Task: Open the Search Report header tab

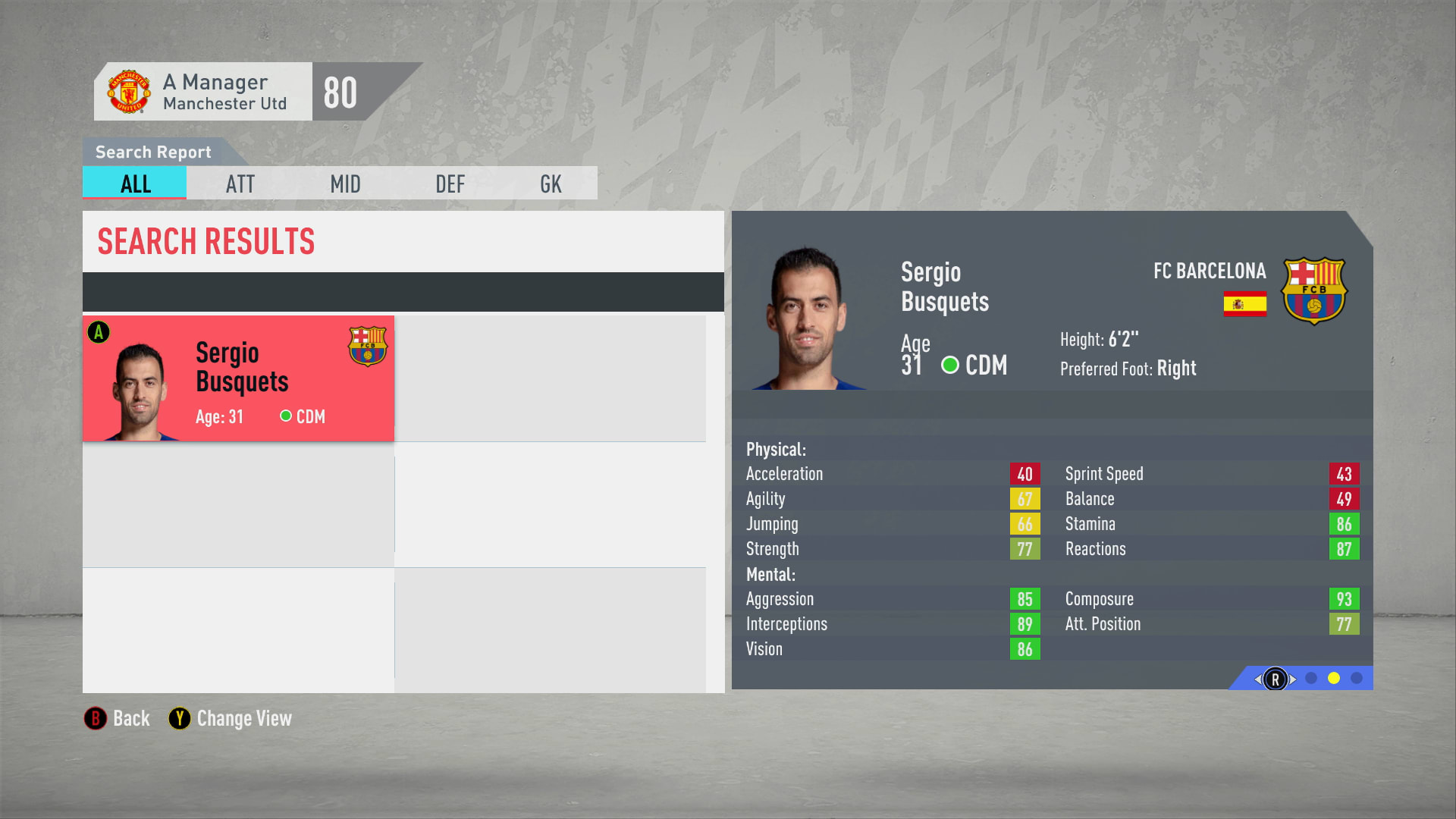Action: pyautogui.click(x=152, y=152)
